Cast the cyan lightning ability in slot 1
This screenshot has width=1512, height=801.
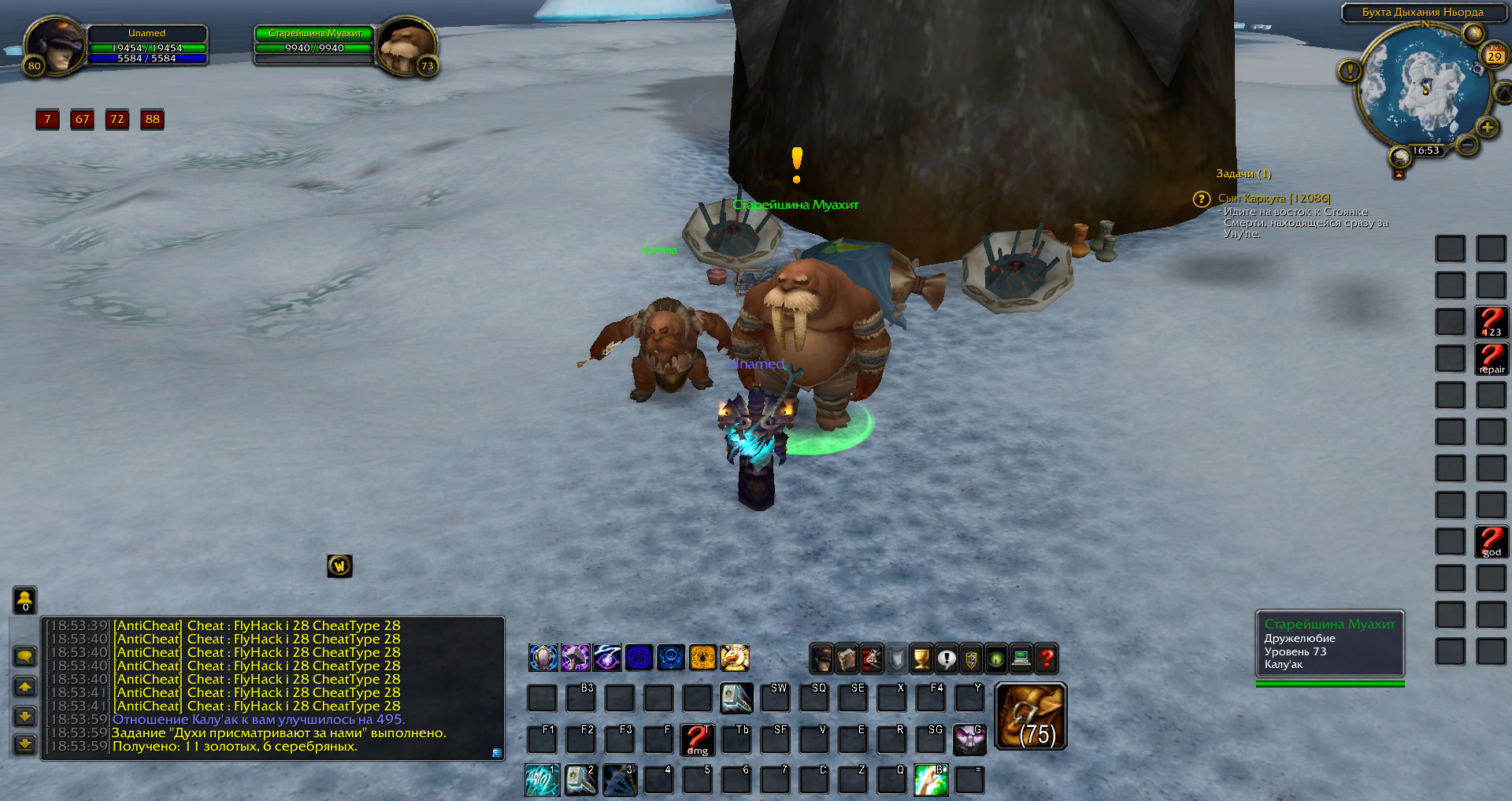point(542,780)
